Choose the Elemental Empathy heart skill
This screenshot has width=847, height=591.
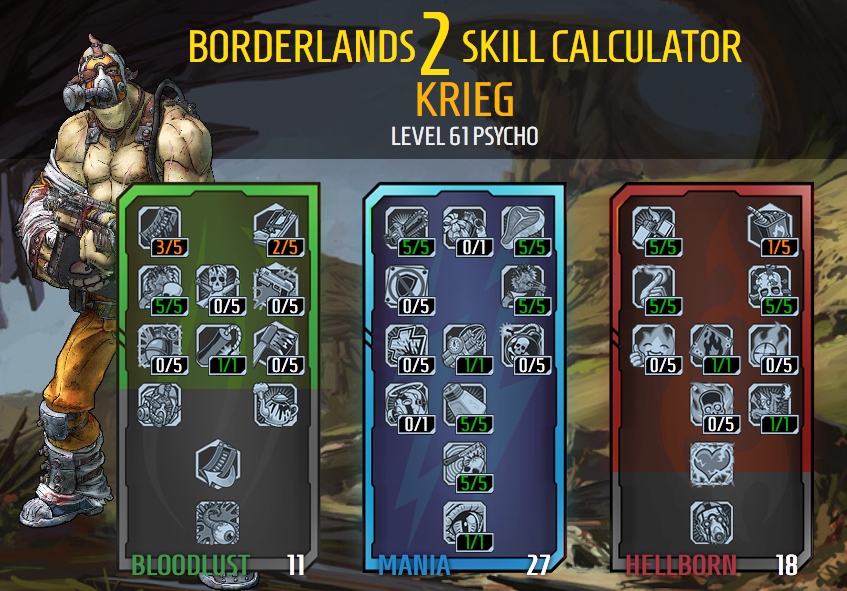[x=711, y=462]
